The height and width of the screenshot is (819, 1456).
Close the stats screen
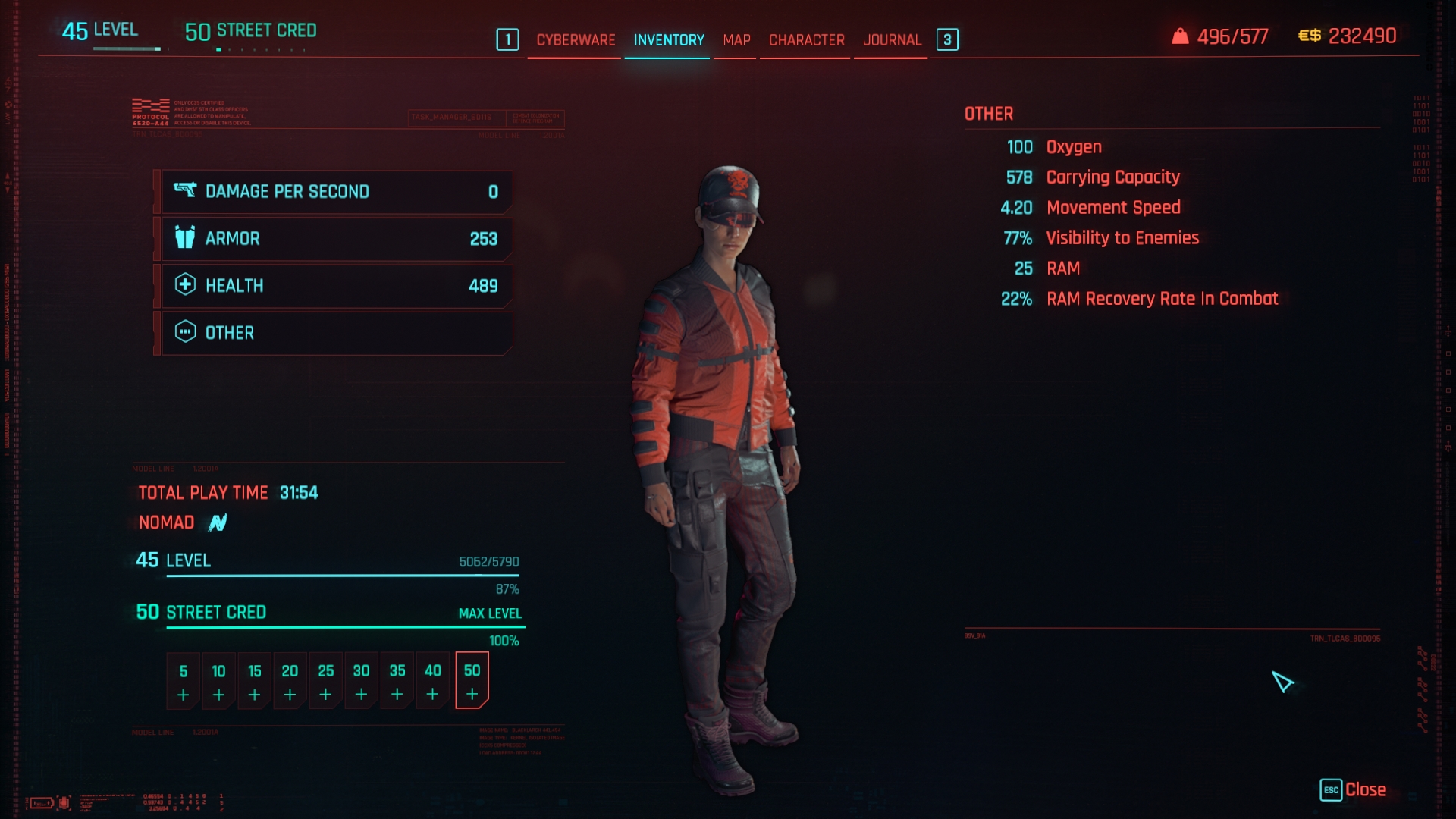(x=1354, y=790)
